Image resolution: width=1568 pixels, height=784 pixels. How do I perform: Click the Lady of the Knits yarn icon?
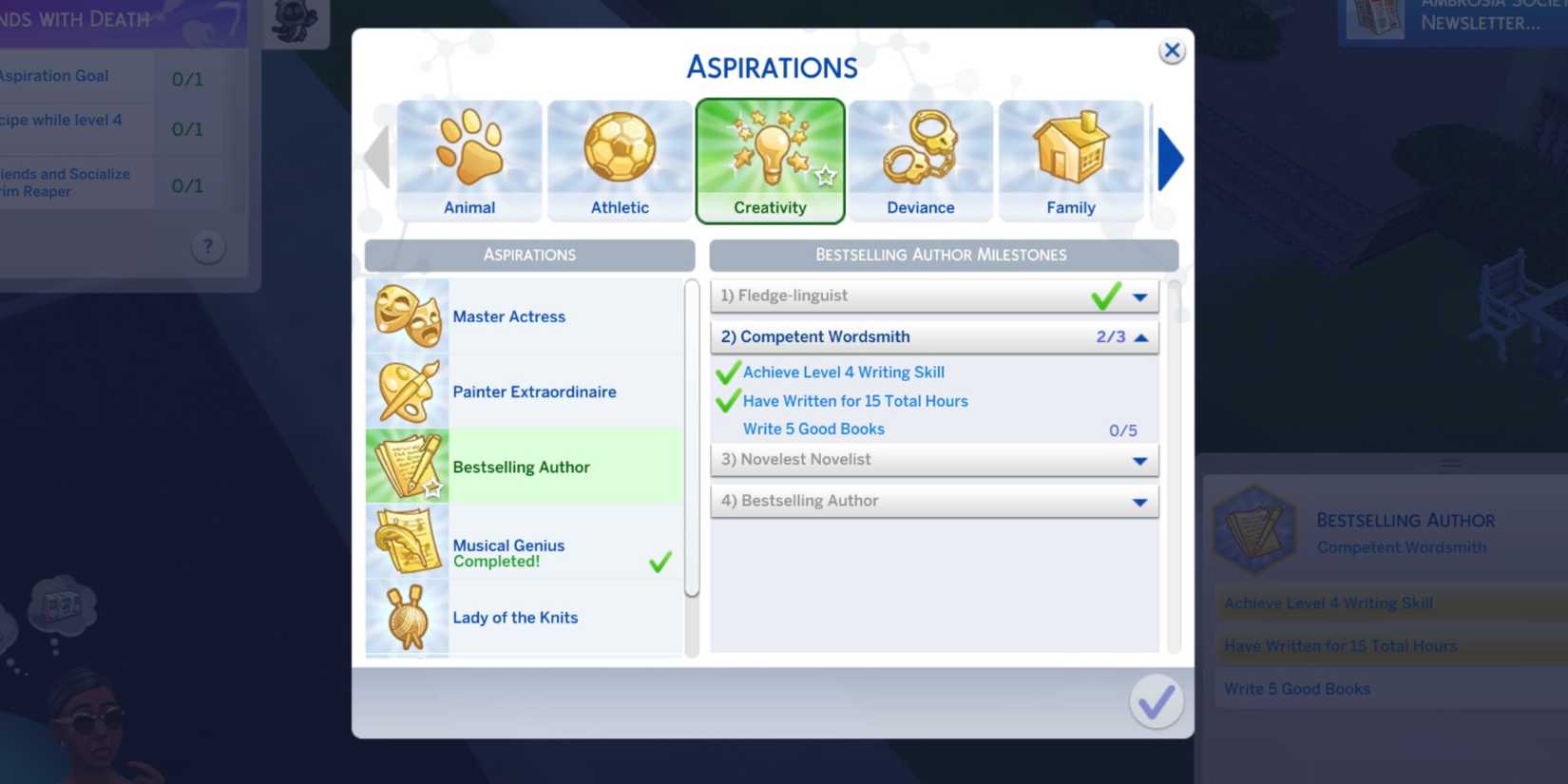pyautogui.click(x=407, y=617)
